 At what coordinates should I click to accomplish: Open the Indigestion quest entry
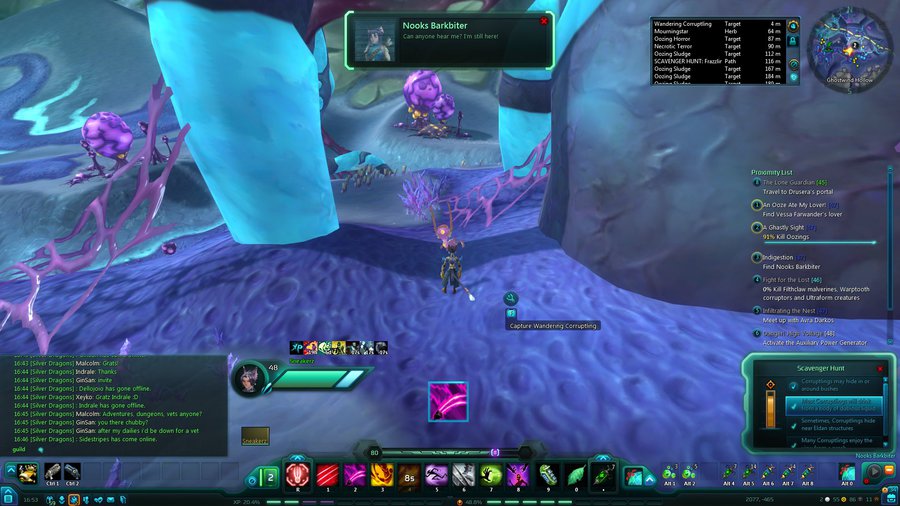tap(777, 257)
